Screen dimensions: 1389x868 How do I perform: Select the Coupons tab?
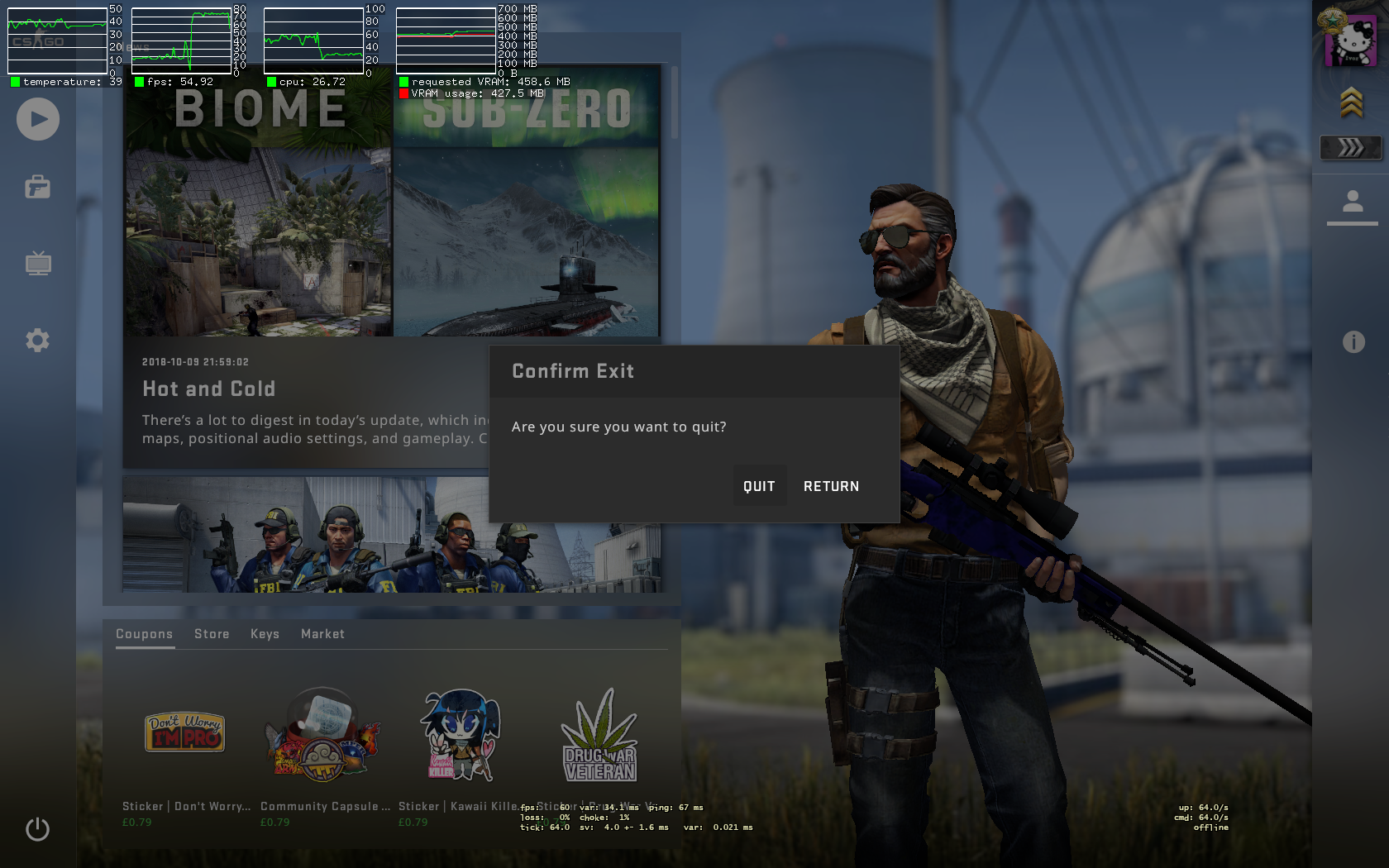tap(145, 634)
